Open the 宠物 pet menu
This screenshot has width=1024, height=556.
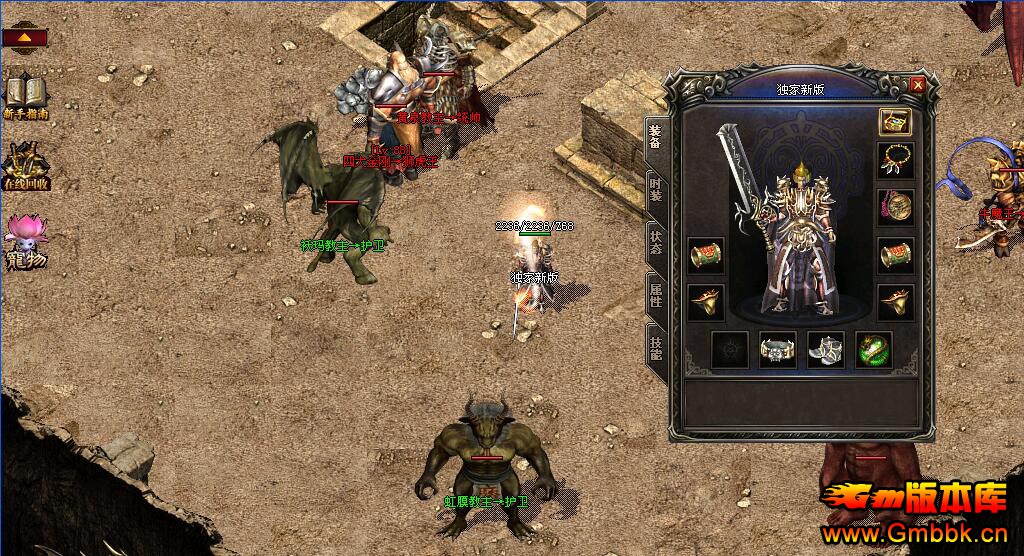(25, 240)
